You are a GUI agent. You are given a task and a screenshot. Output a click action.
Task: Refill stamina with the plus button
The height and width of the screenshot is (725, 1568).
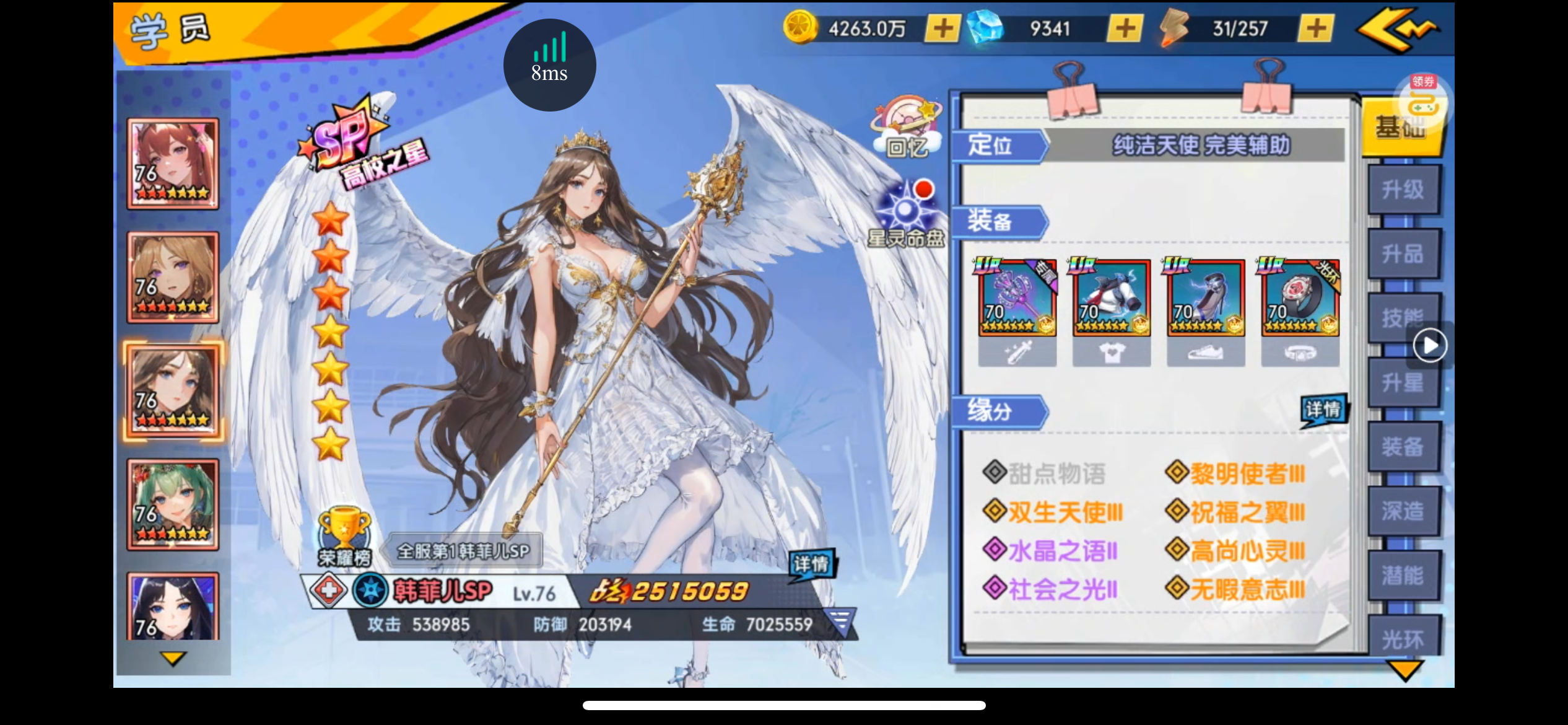coord(1315,29)
